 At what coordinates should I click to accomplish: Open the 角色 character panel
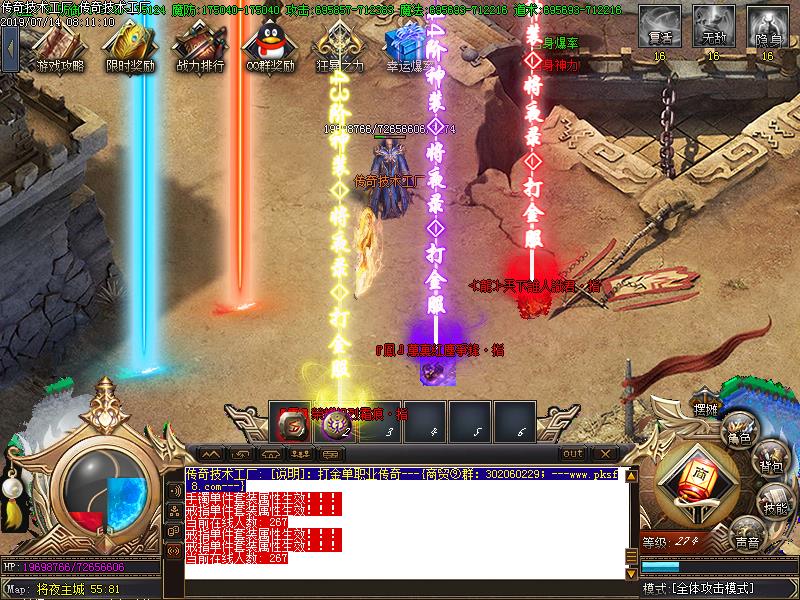(x=739, y=431)
